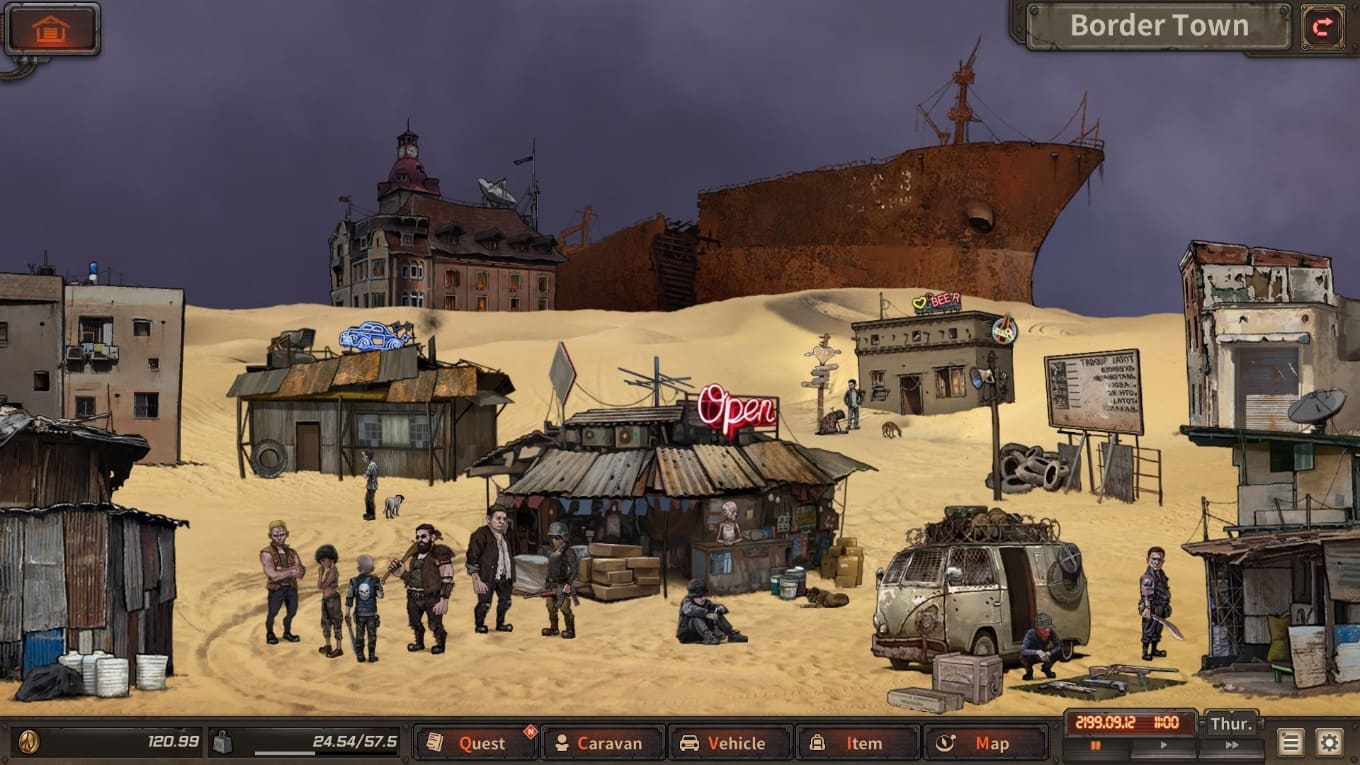Screen dimensions: 1360x765
Task: Click the orange warehouse building button
Action: coord(51,29)
